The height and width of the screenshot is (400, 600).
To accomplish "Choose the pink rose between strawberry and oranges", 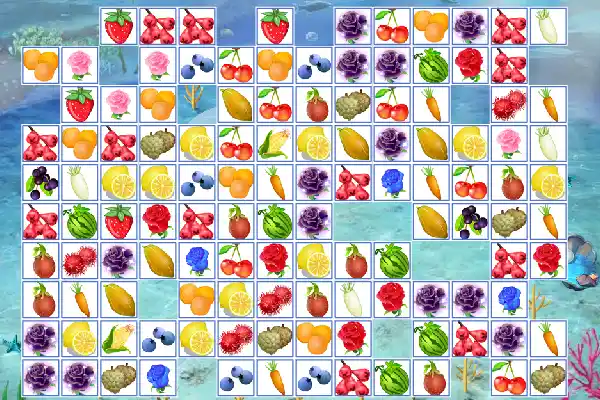I will (x=119, y=105).
